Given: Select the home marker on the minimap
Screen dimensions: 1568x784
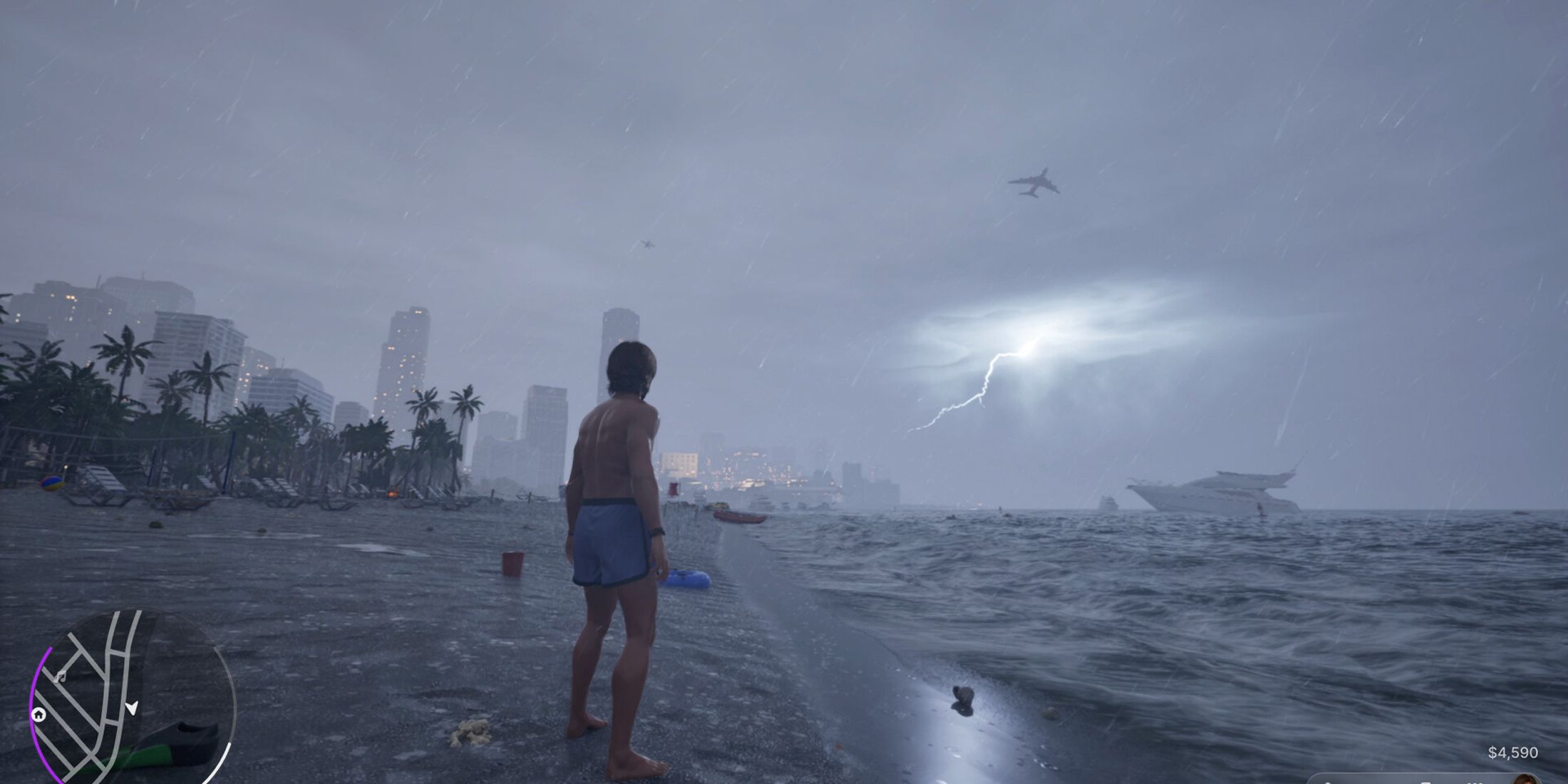Looking at the screenshot, I should [39, 715].
